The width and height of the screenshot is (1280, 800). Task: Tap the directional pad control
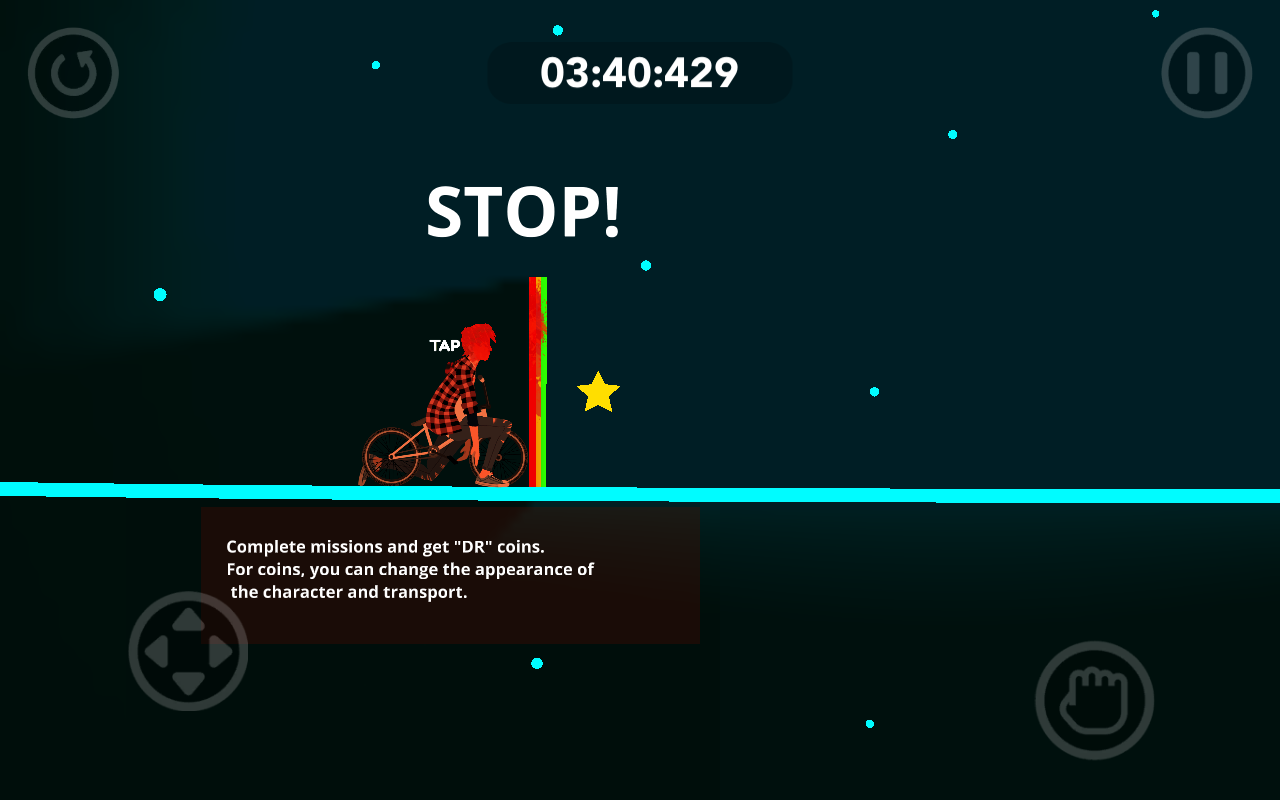188,651
